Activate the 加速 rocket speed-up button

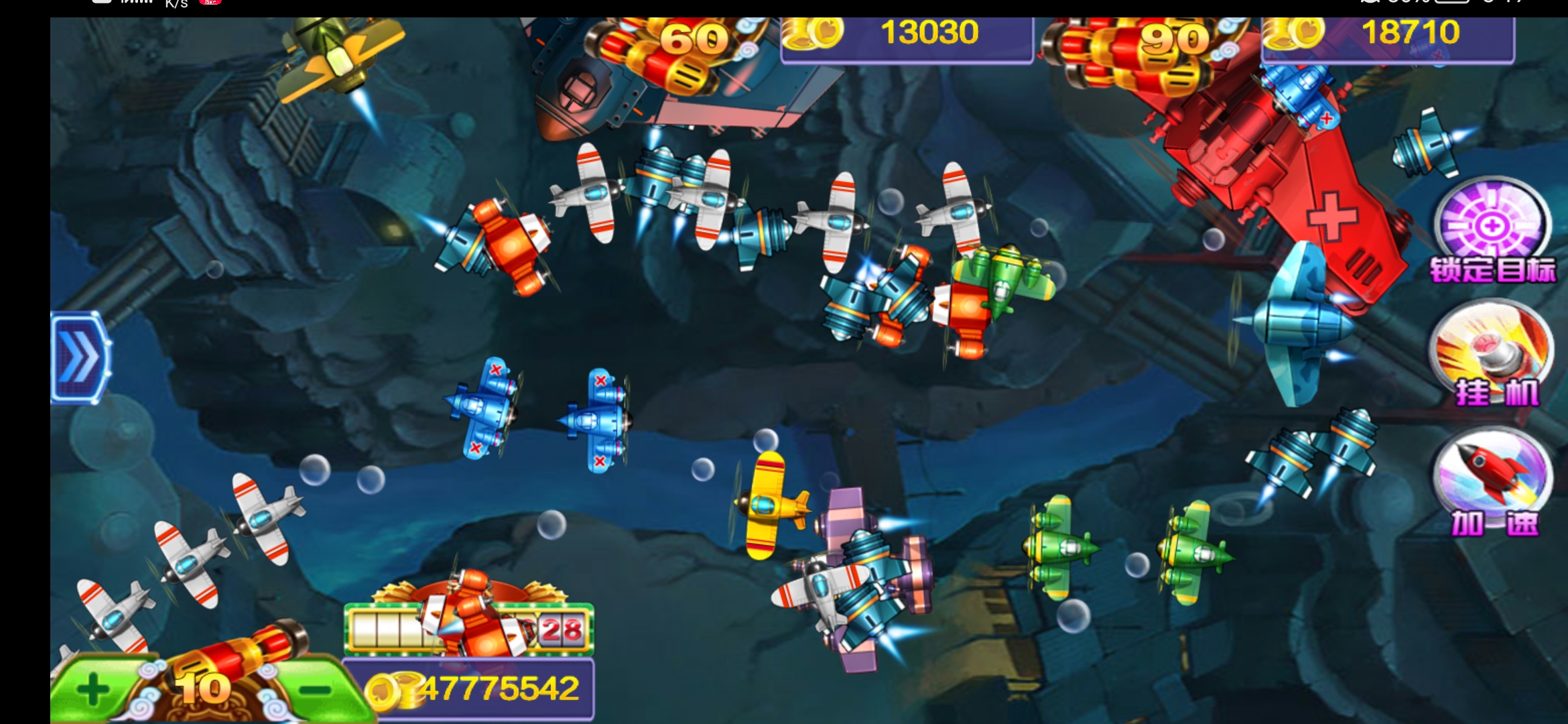click(1493, 480)
